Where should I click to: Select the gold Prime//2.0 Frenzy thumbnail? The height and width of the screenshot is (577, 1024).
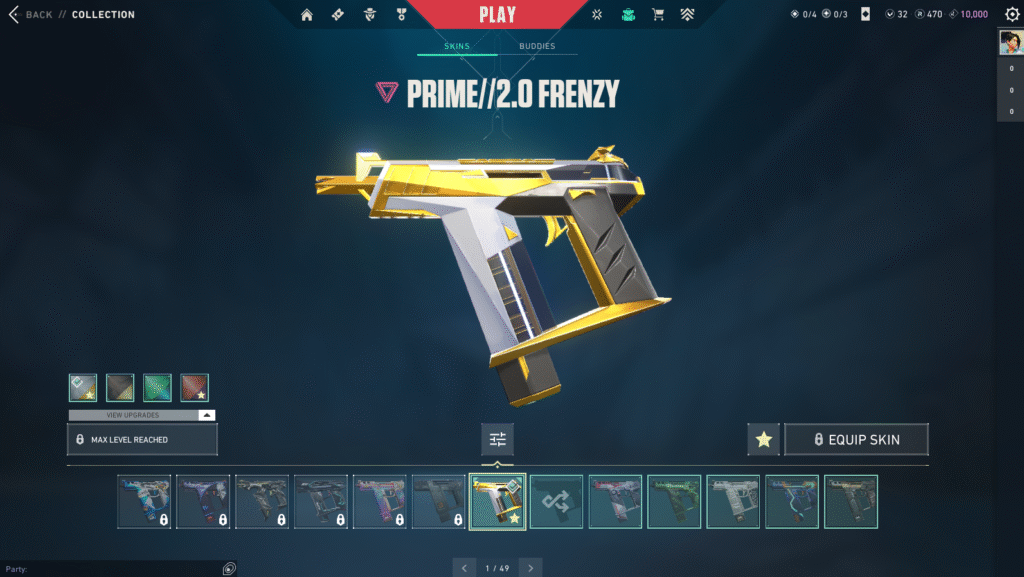click(x=497, y=501)
